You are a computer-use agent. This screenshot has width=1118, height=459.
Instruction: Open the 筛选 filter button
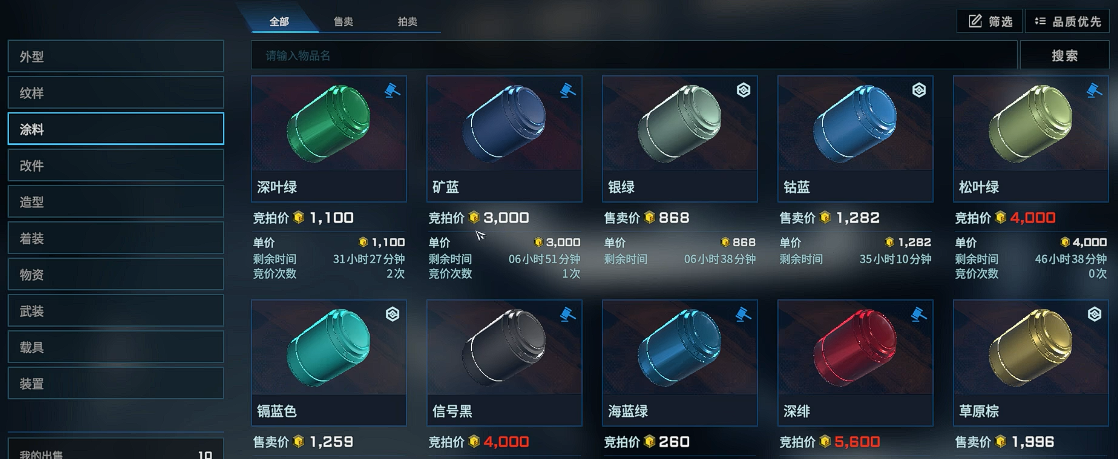point(989,21)
